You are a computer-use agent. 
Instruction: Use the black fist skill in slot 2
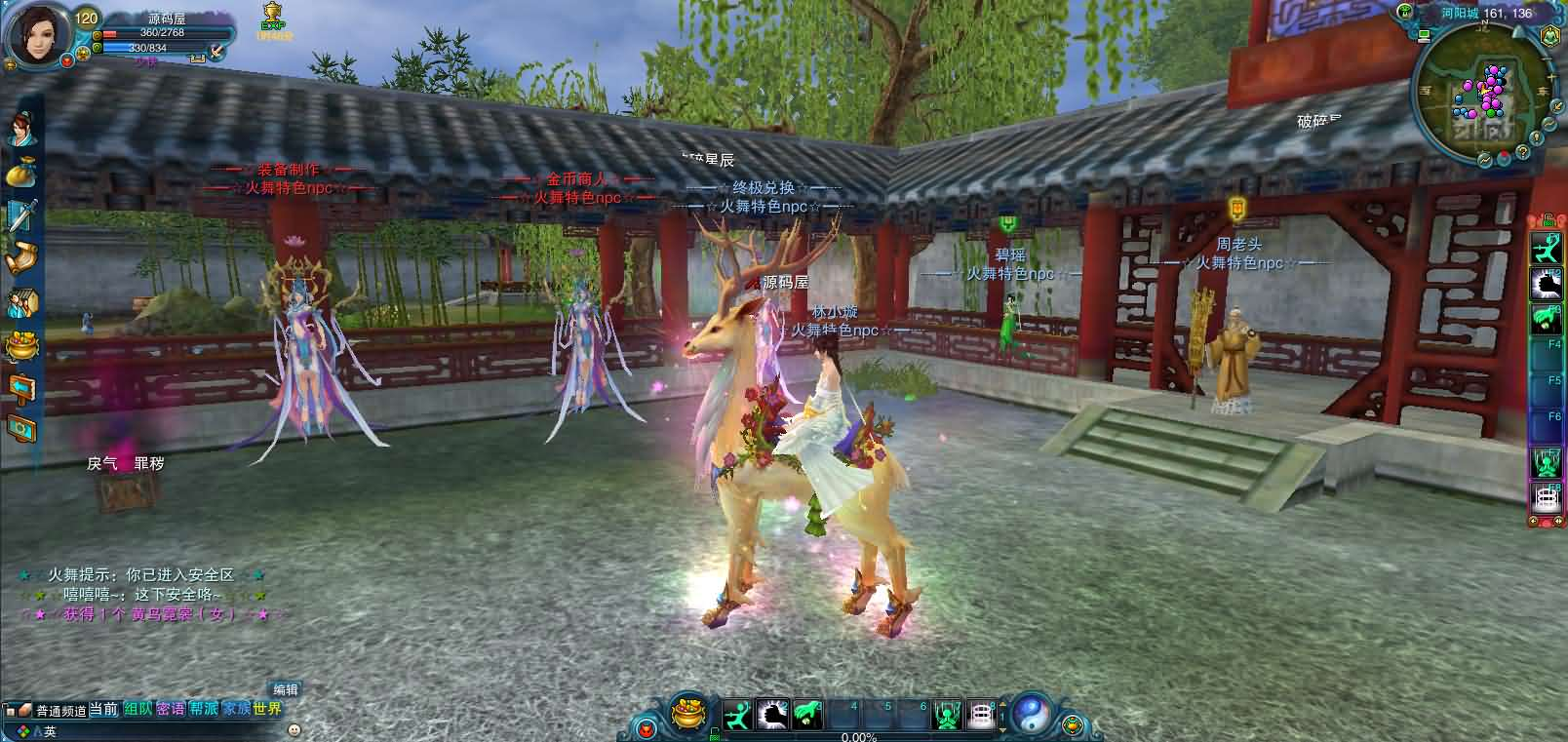click(x=771, y=716)
